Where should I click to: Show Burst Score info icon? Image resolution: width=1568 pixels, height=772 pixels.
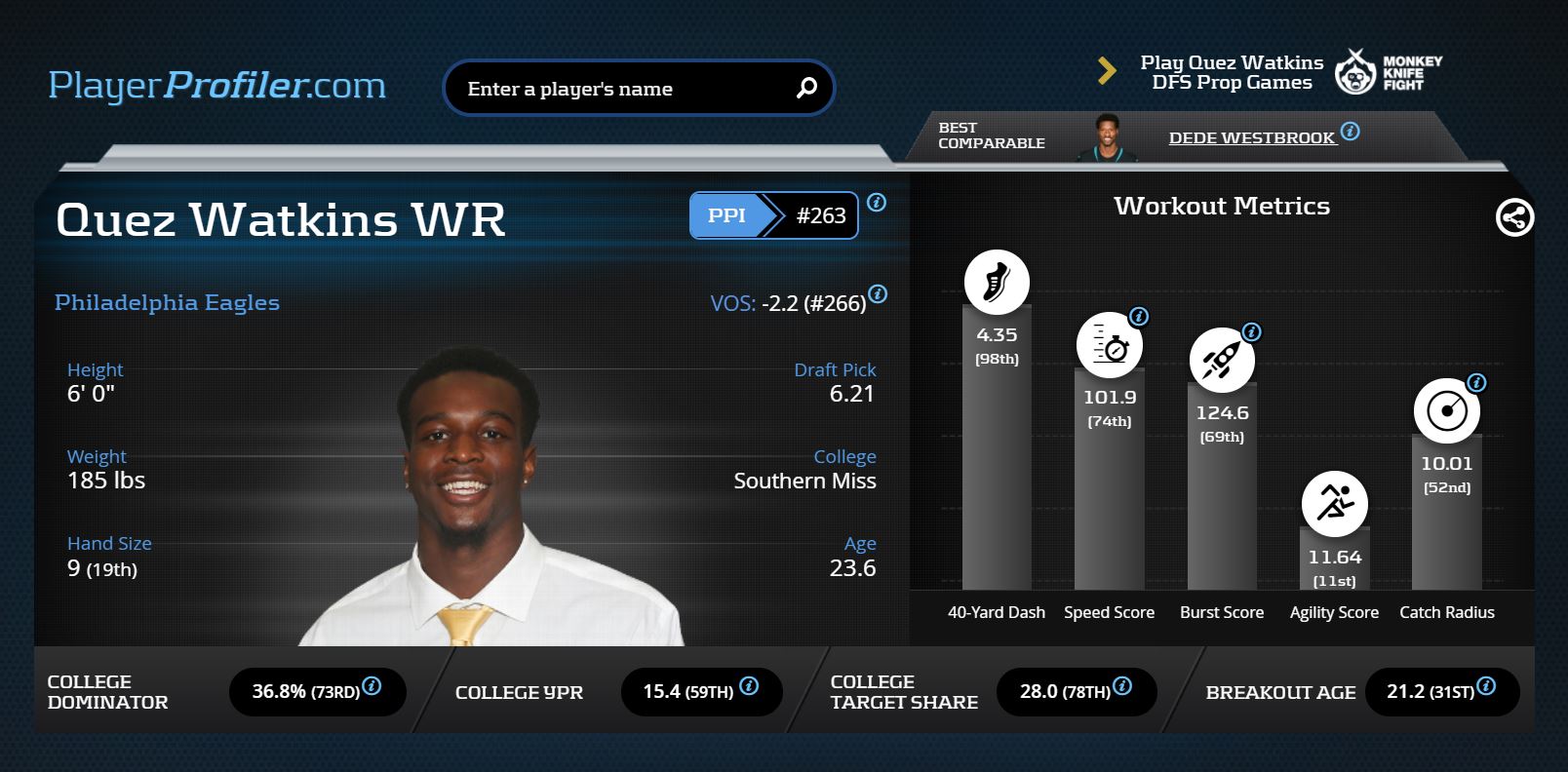1251,332
